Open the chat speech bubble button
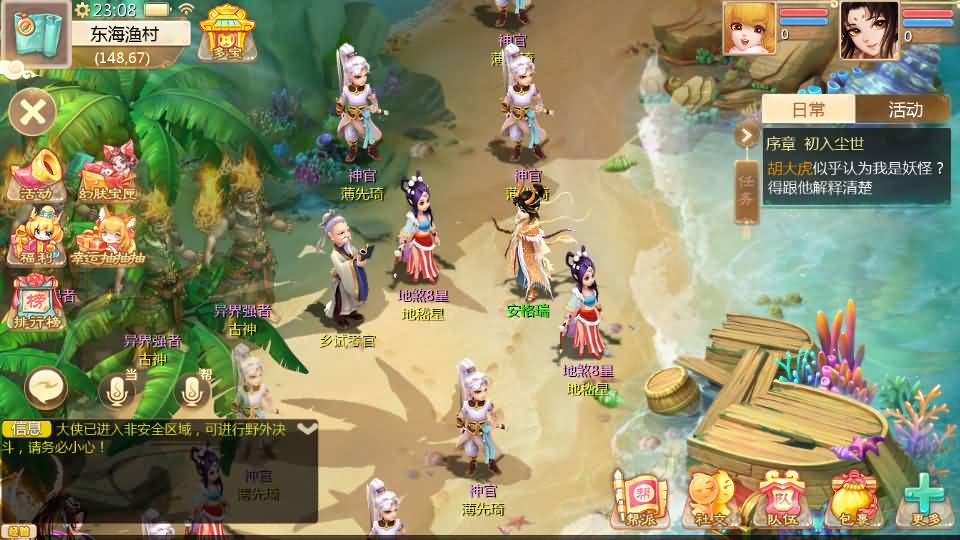Image resolution: width=960 pixels, height=540 pixels. [x=47, y=387]
